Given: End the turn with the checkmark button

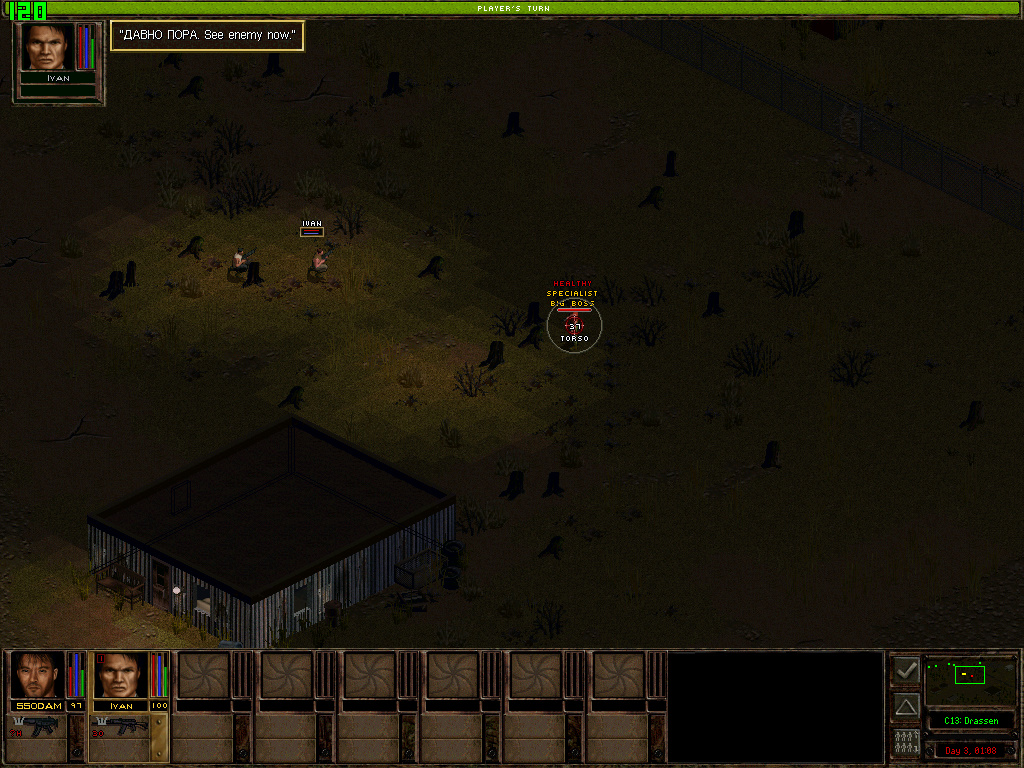Looking at the screenshot, I should click(x=906, y=670).
